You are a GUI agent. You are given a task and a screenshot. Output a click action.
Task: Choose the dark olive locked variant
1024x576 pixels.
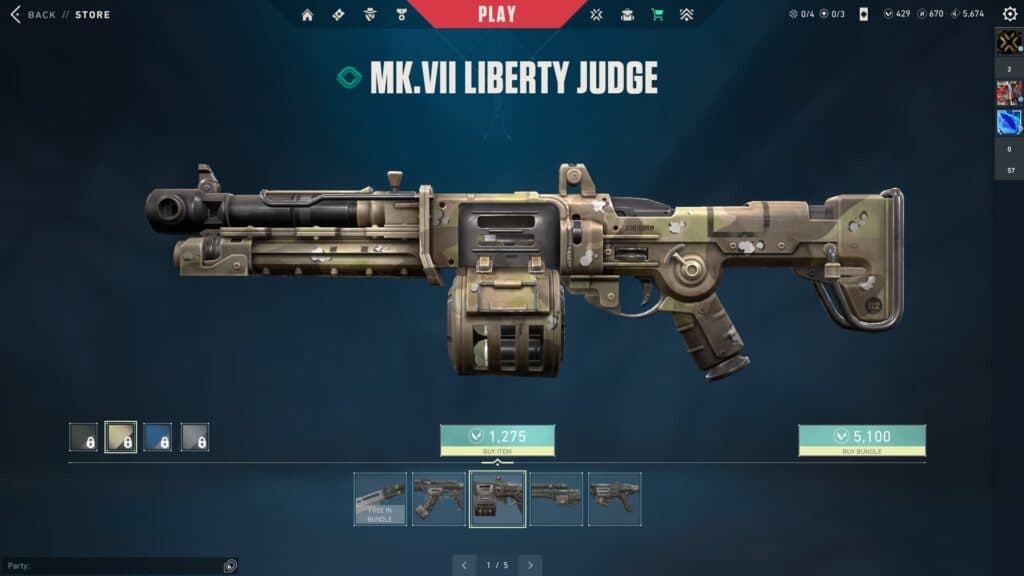coord(83,437)
